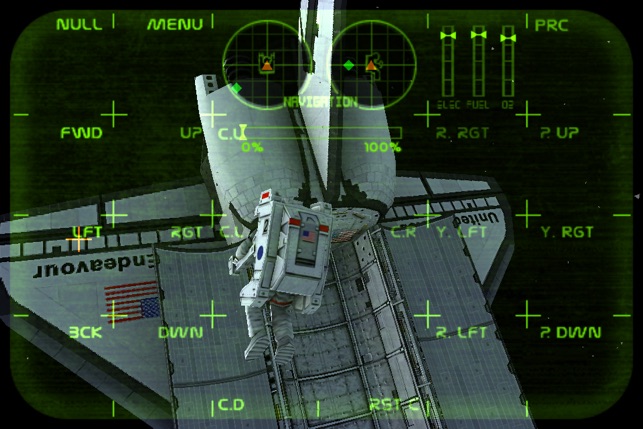The width and height of the screenshot is (643, 429).
Task: Select the PRC mode button
Action: [551, 25]
